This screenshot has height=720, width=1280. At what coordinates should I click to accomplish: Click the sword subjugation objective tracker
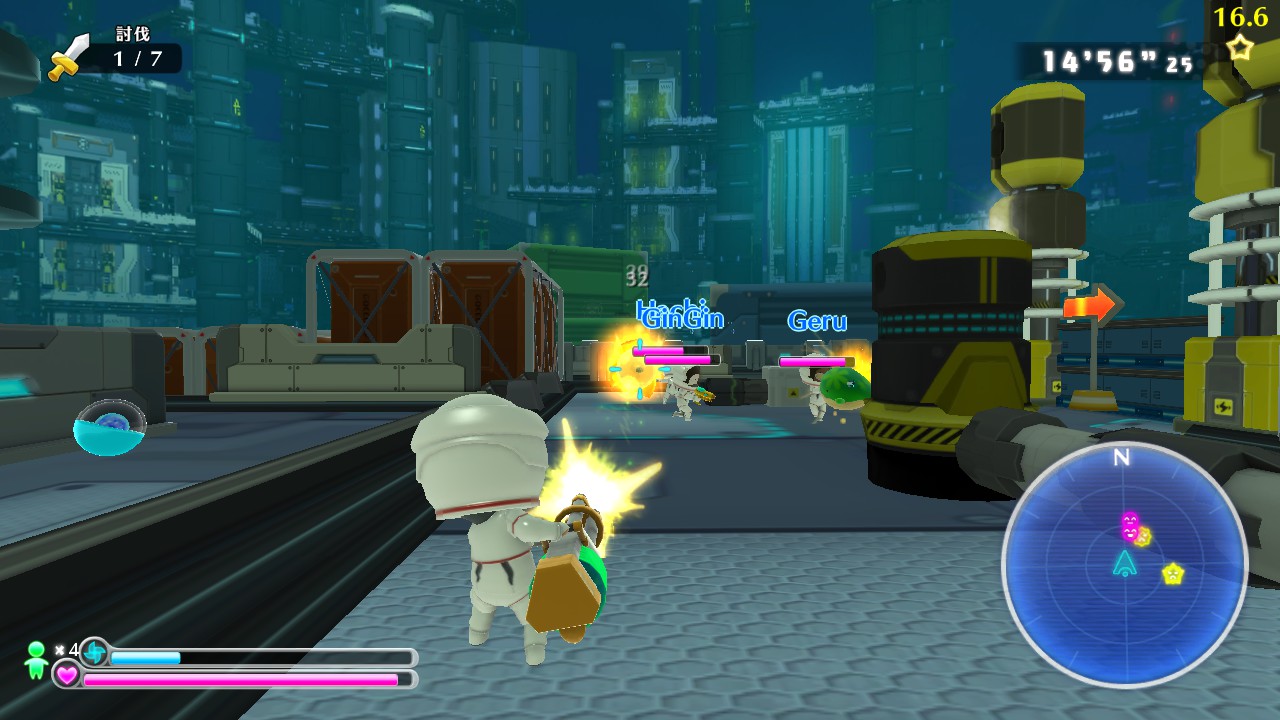115,56
